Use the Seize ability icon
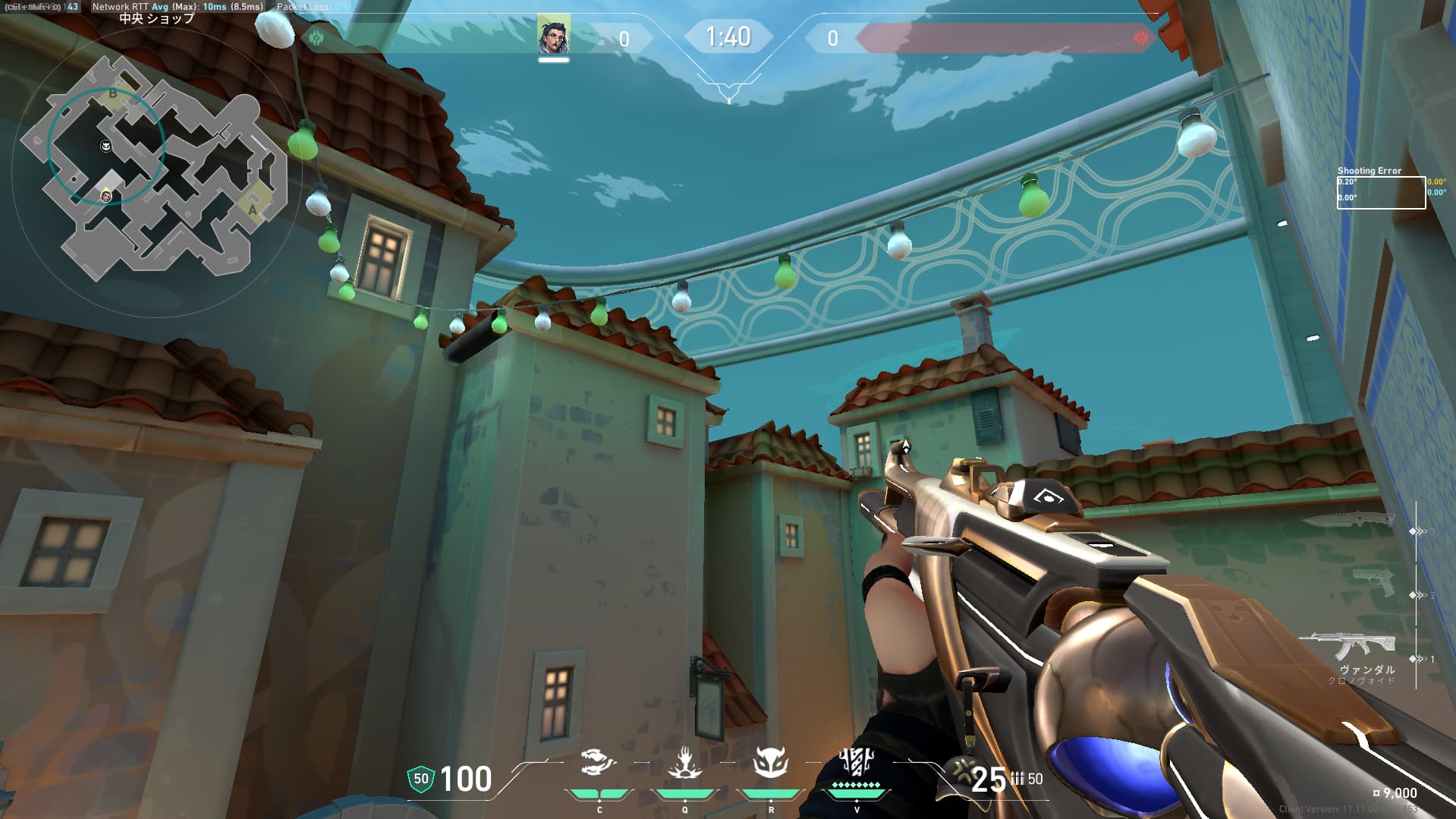Screen dimensions: 1456x819 click(684, 763)
